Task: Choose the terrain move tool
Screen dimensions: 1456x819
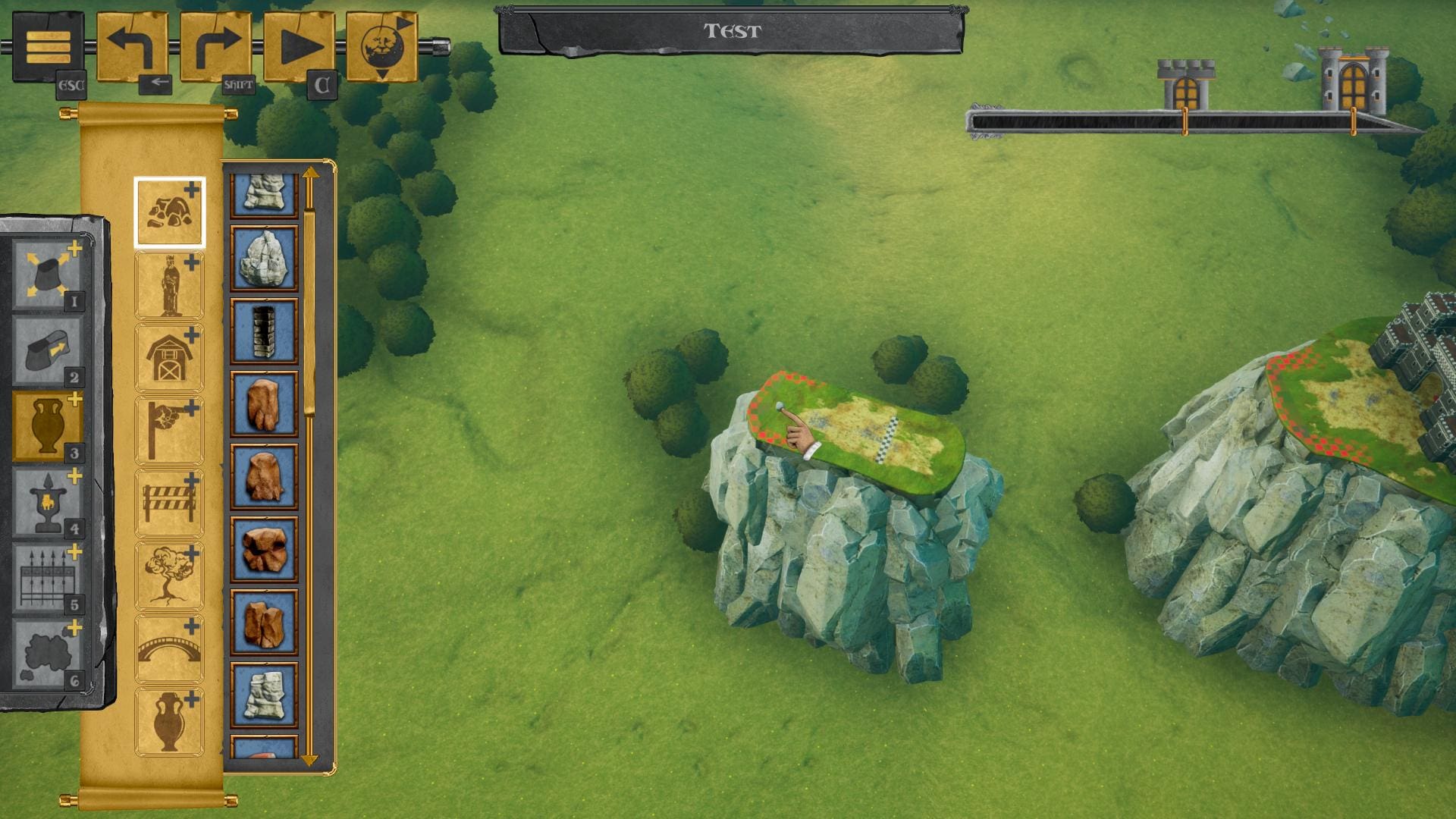Action: pos(47,350)
